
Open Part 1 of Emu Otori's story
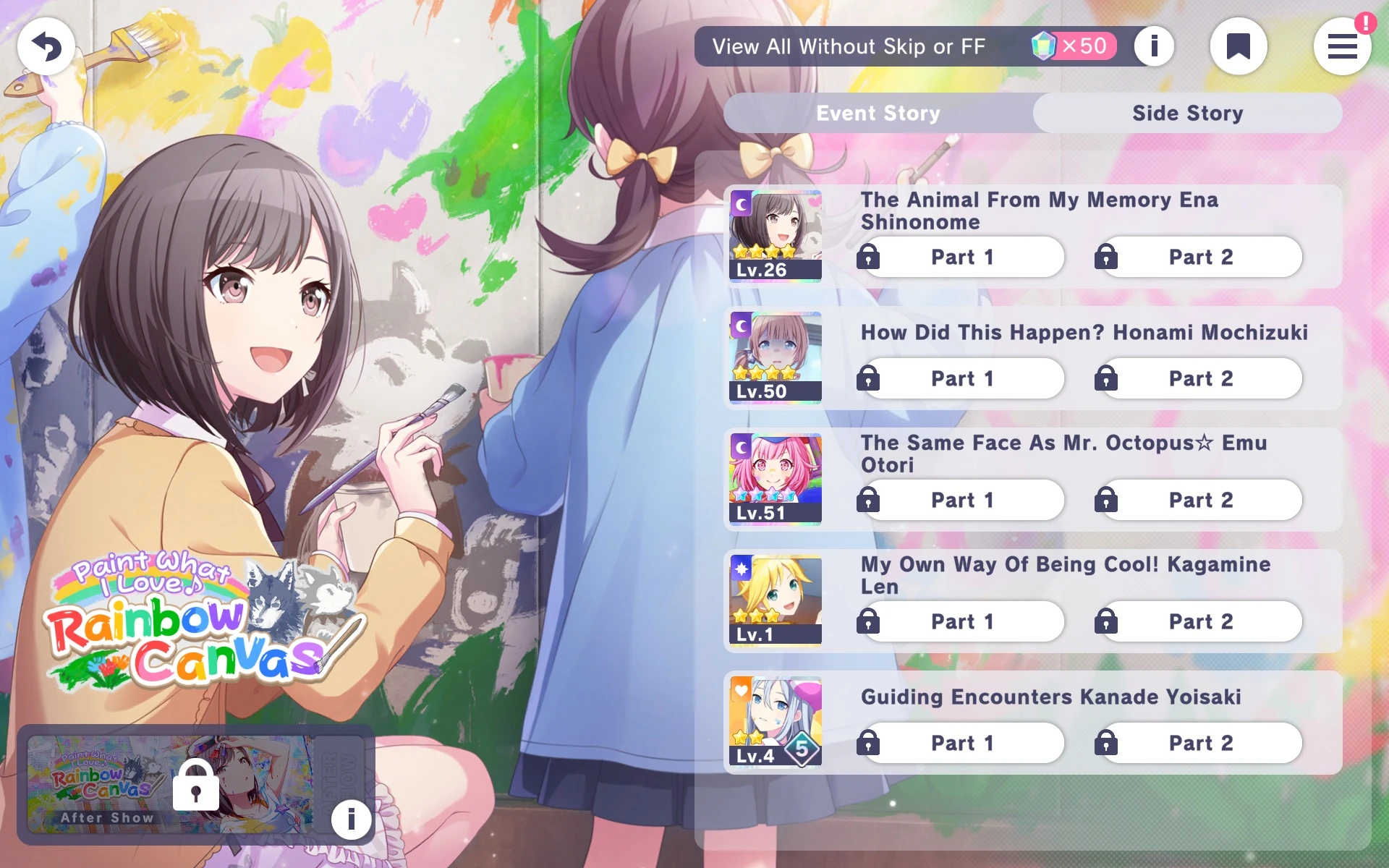962,500
